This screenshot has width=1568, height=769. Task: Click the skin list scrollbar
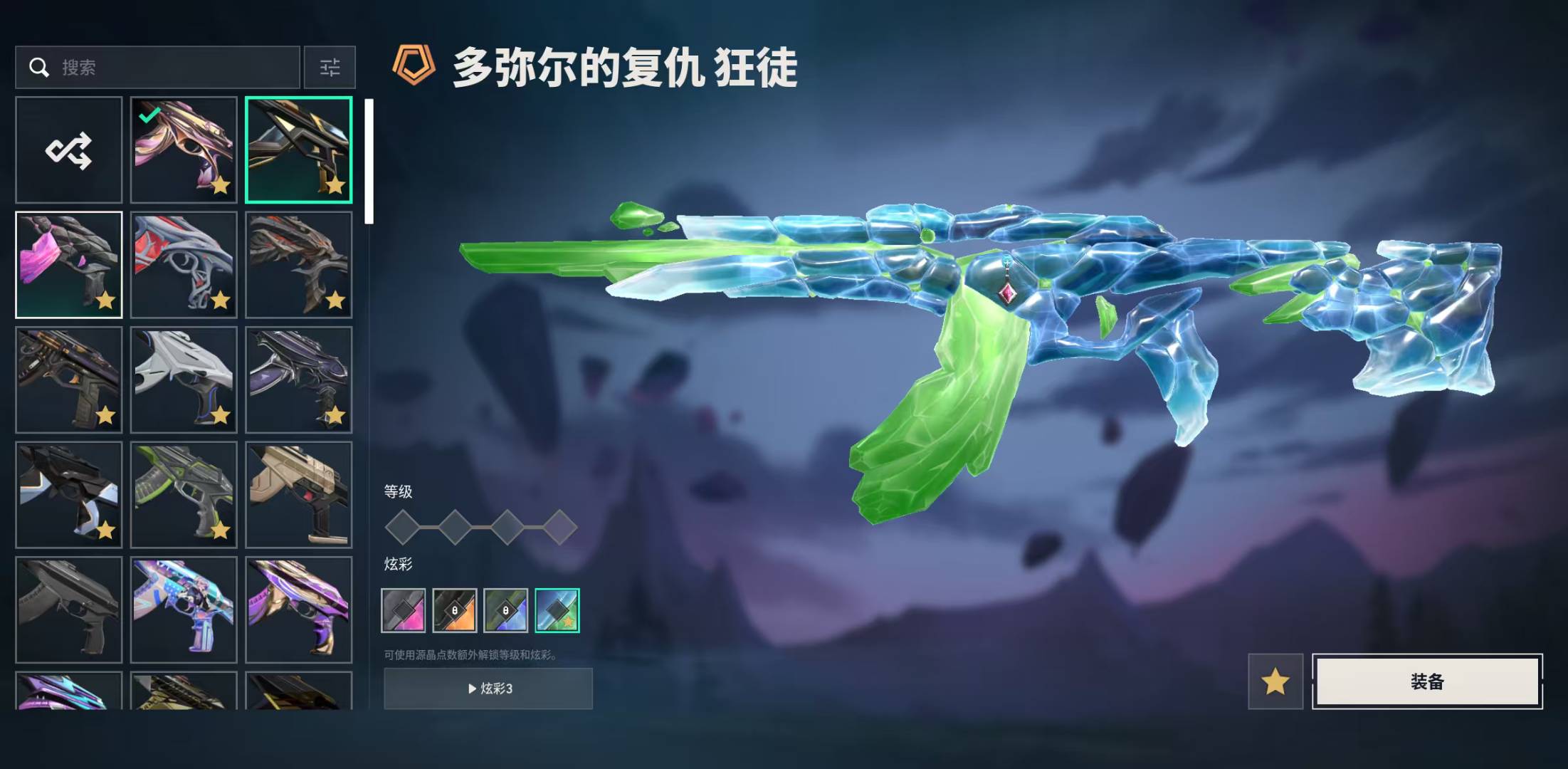point(369,162)
